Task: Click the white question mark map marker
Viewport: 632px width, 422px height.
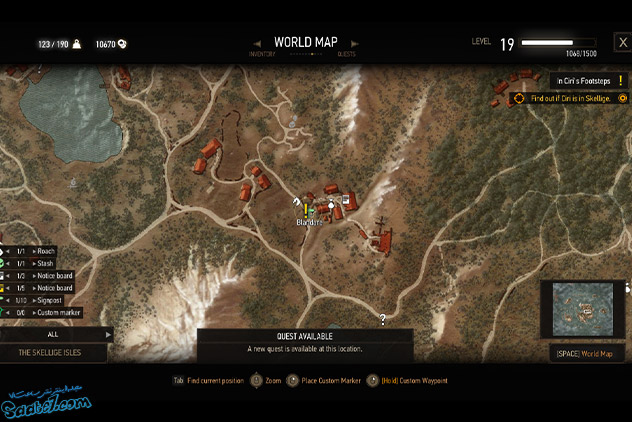Action: (382, 319)
